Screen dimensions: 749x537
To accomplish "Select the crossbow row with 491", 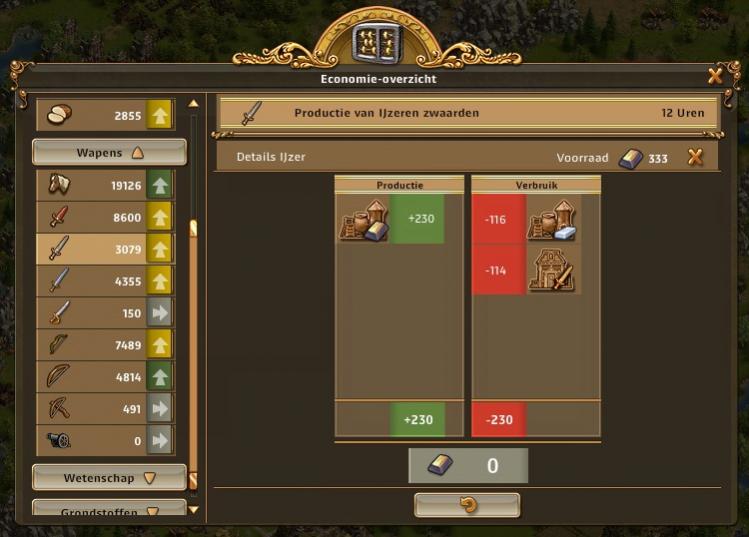I will tap(105, 408).
